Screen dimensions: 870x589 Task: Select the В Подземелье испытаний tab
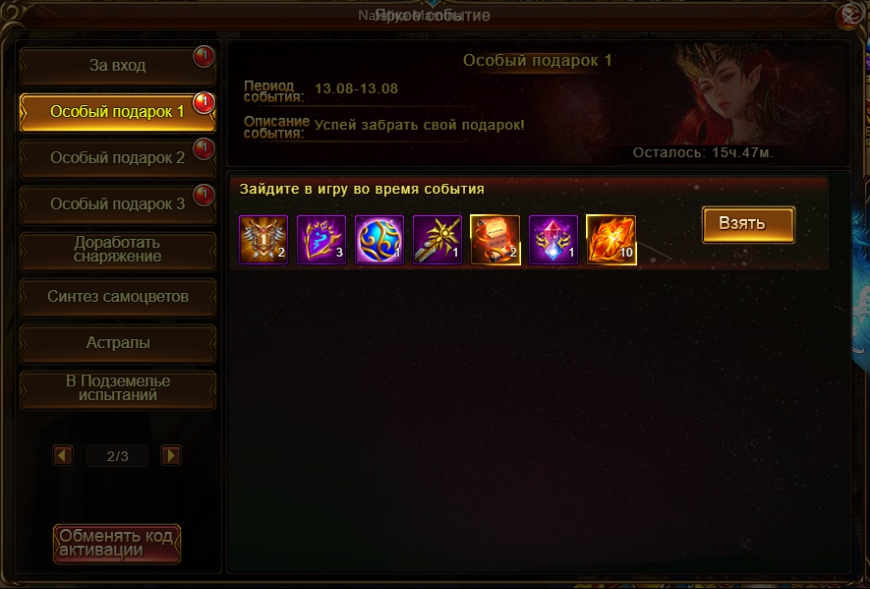[117, 389]
